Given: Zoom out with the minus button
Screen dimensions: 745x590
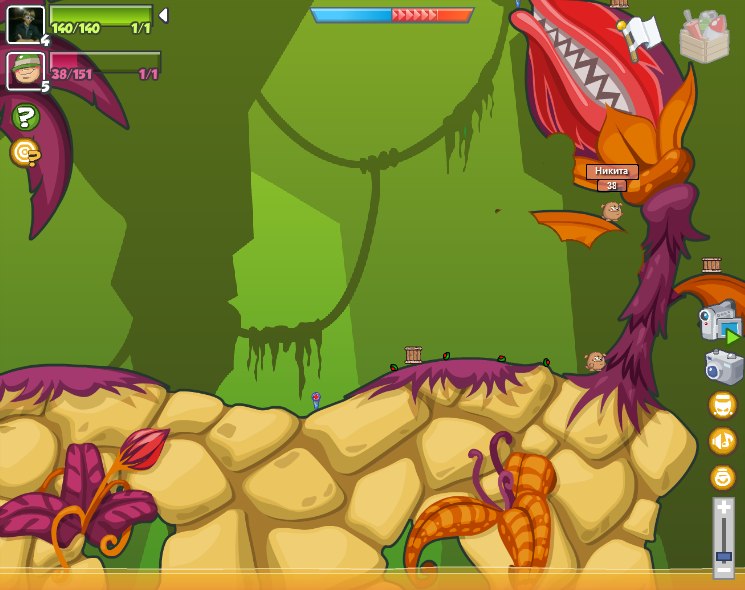Looking at the screenshot, I should (x=723, y=570).
